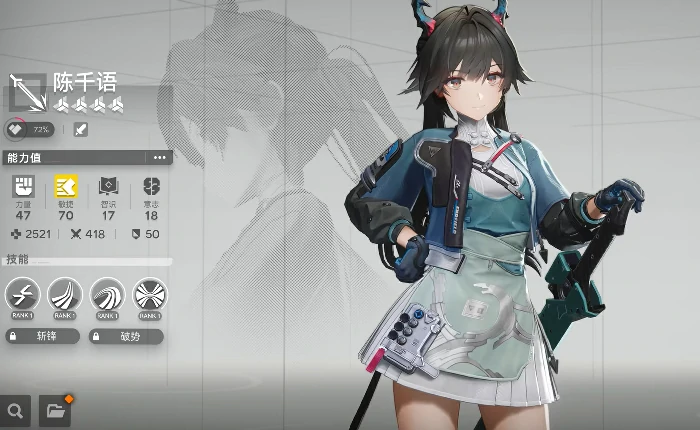Click the sword weapon-type icon beside trust
Screen dimensions: 700x430
click(x=80, y=129)
